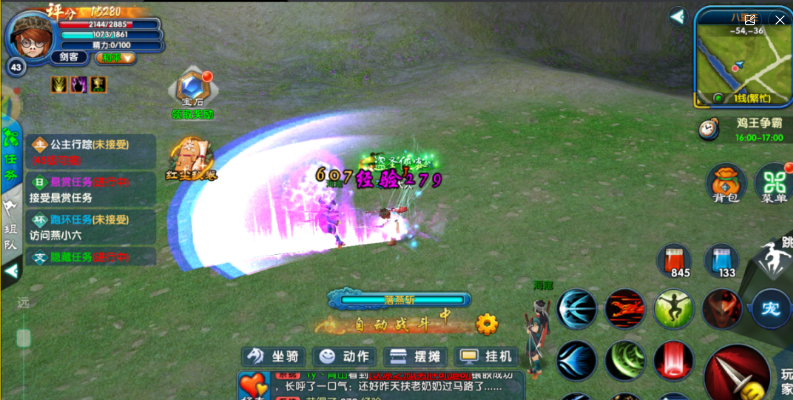Use the red potion with 845 count

[675, 262]
